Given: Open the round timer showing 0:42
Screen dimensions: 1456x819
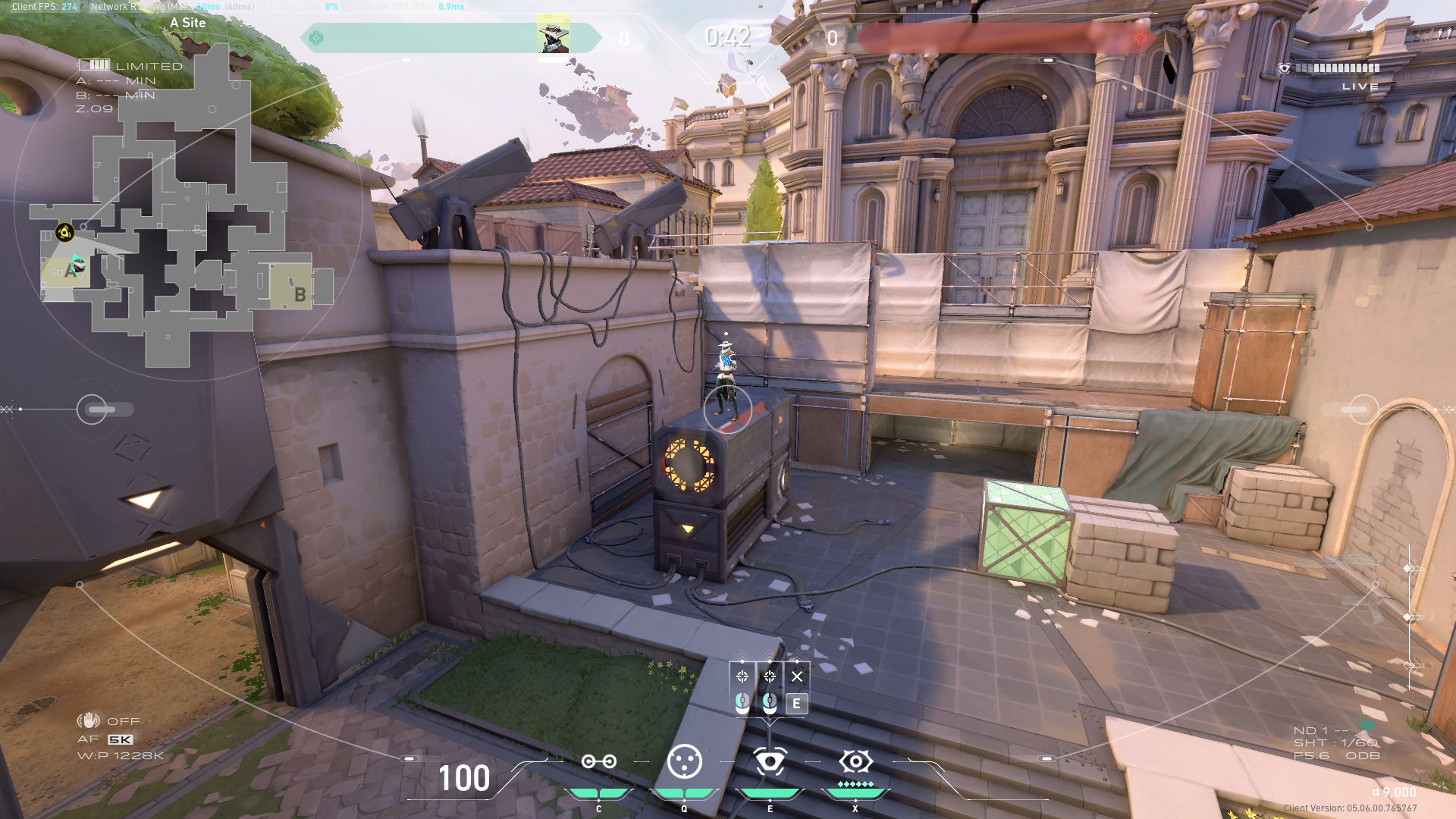Looking at the screenshot, I should (727, 36).
